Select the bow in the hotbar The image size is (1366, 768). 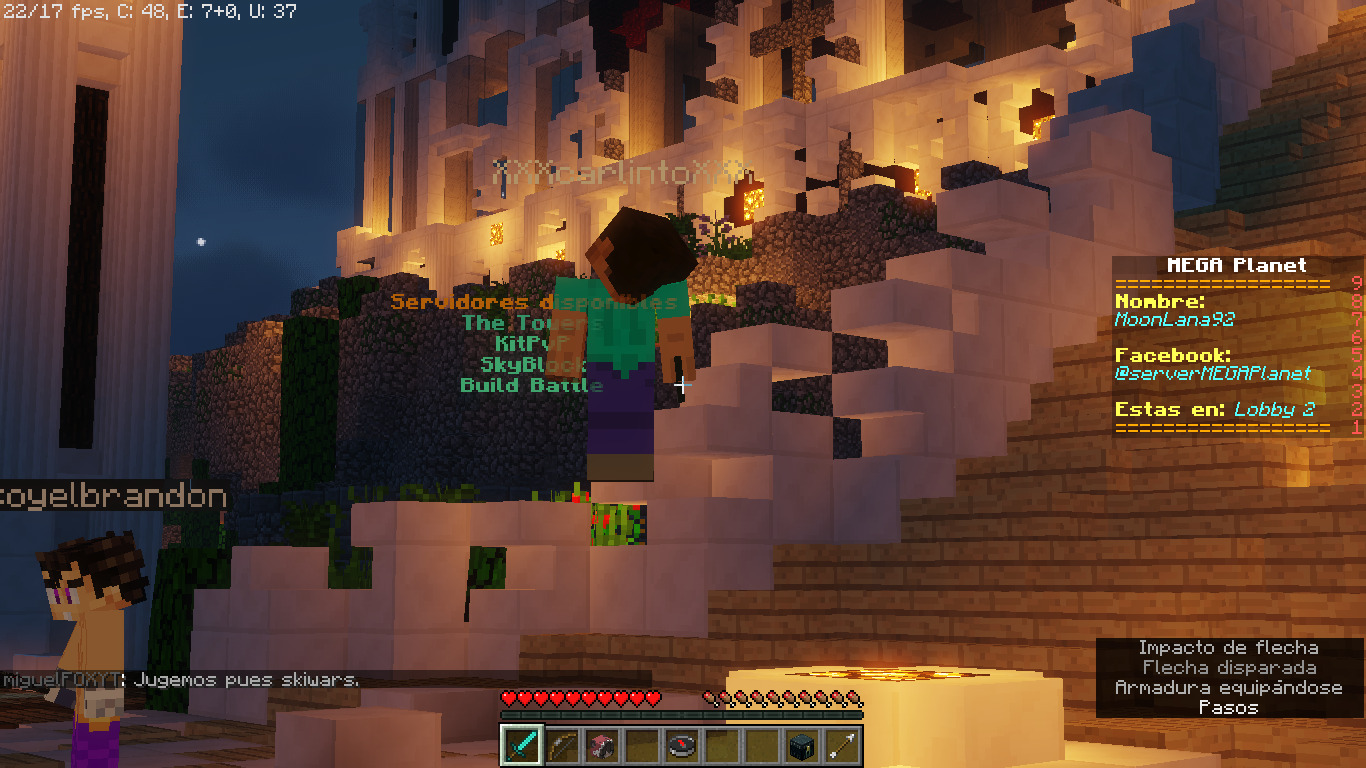coord(561,745)
